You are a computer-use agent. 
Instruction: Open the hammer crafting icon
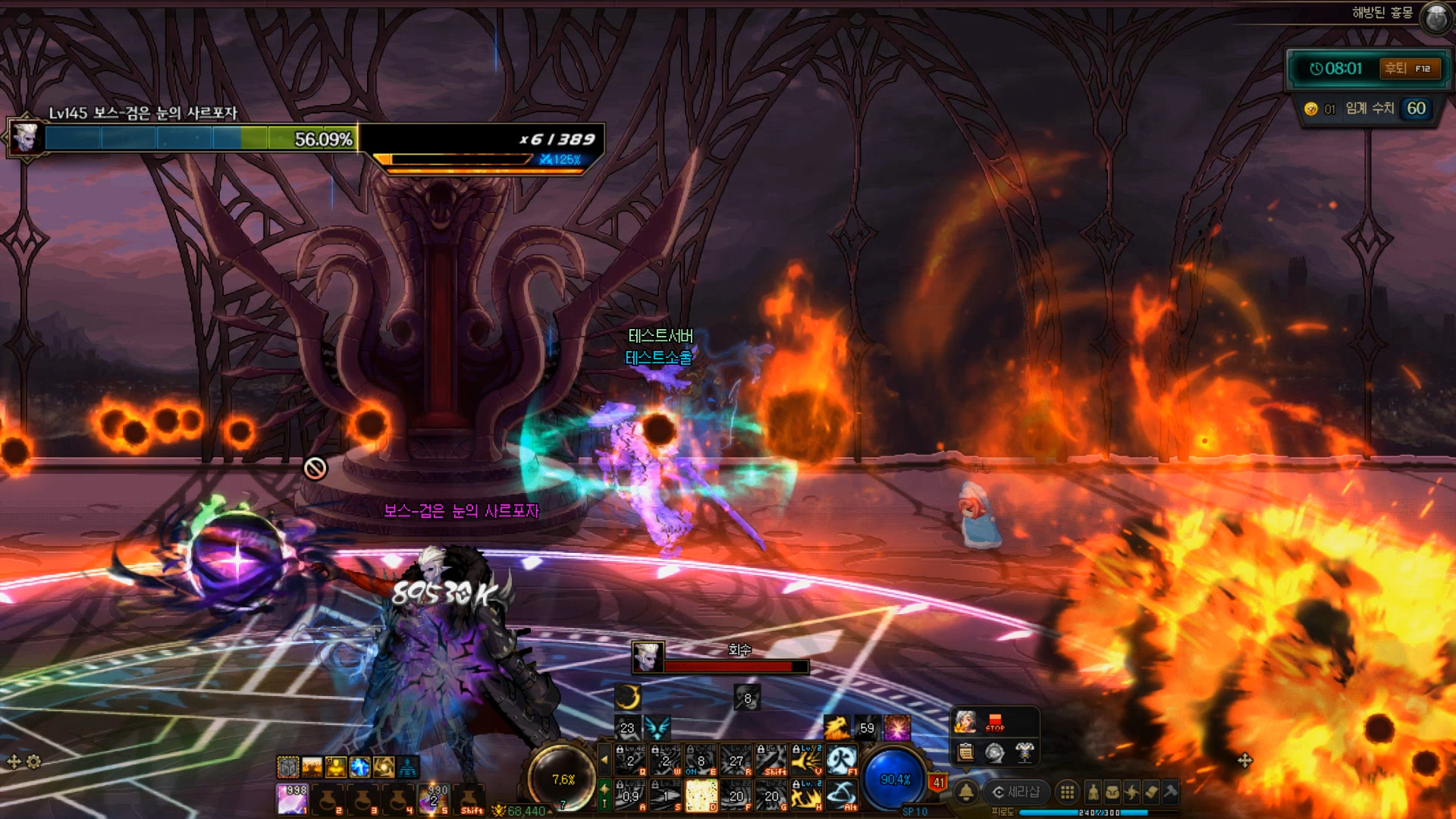[1170, 792]
